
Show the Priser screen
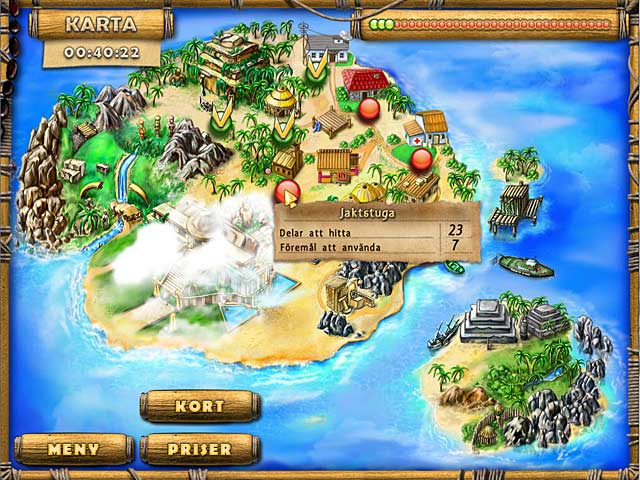(200, 449)
